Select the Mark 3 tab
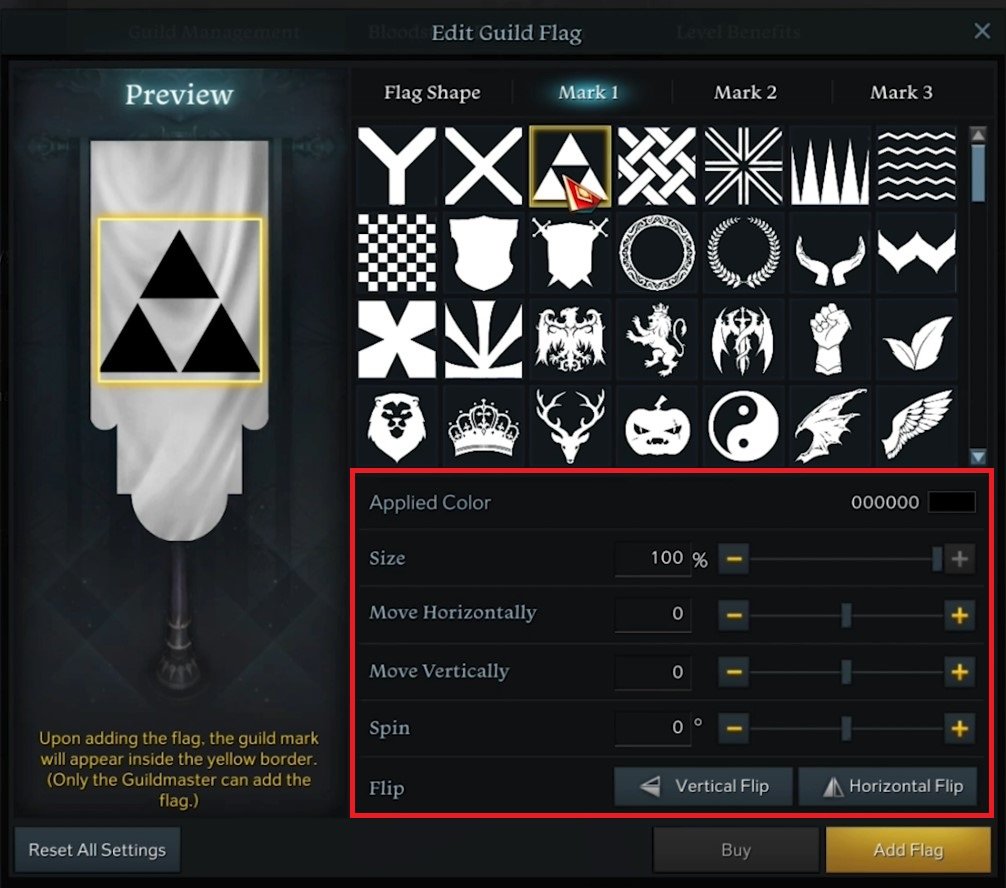 coord(901,93)
